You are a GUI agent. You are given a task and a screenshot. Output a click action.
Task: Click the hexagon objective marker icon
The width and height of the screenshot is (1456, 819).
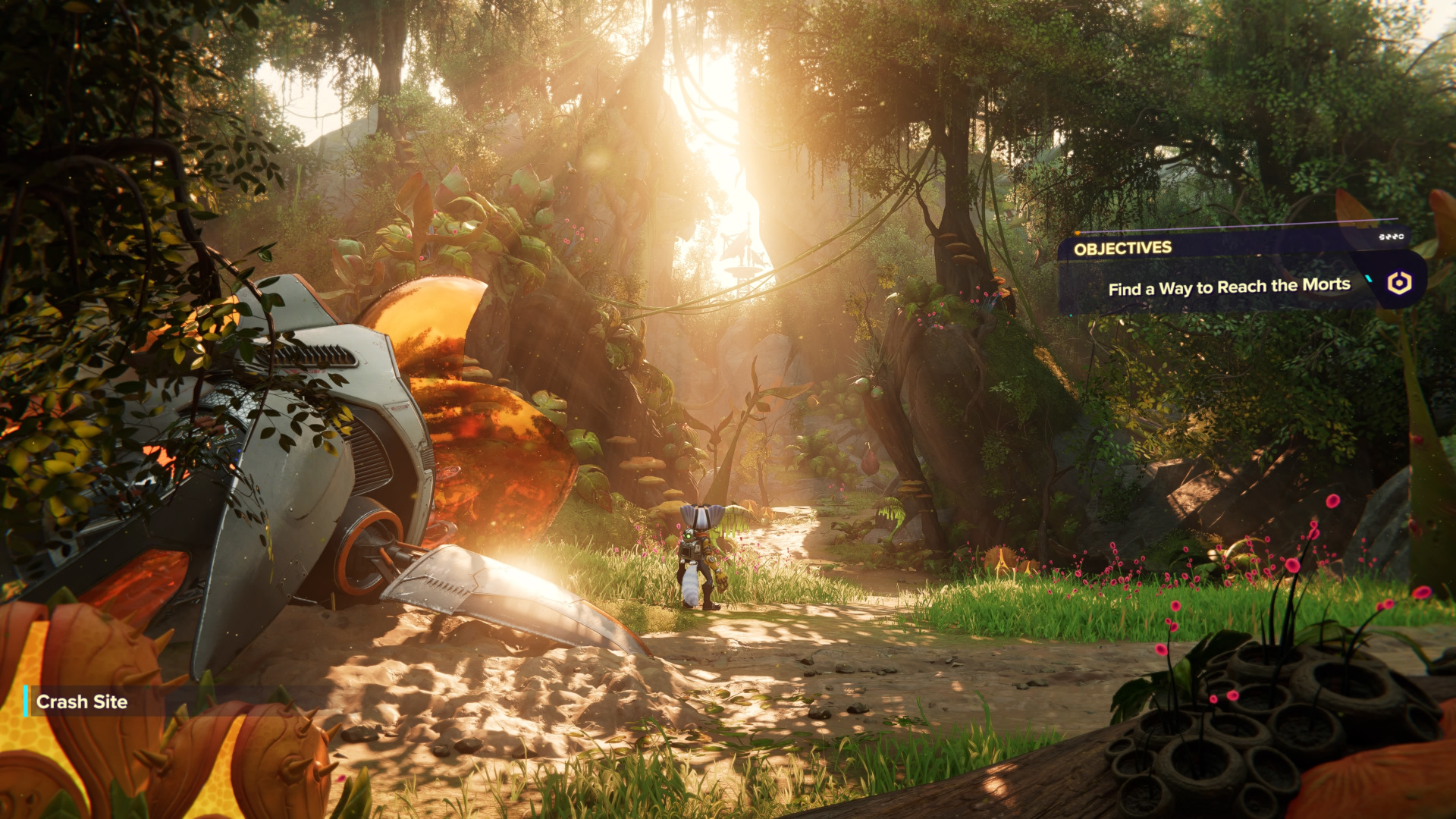1399,283
